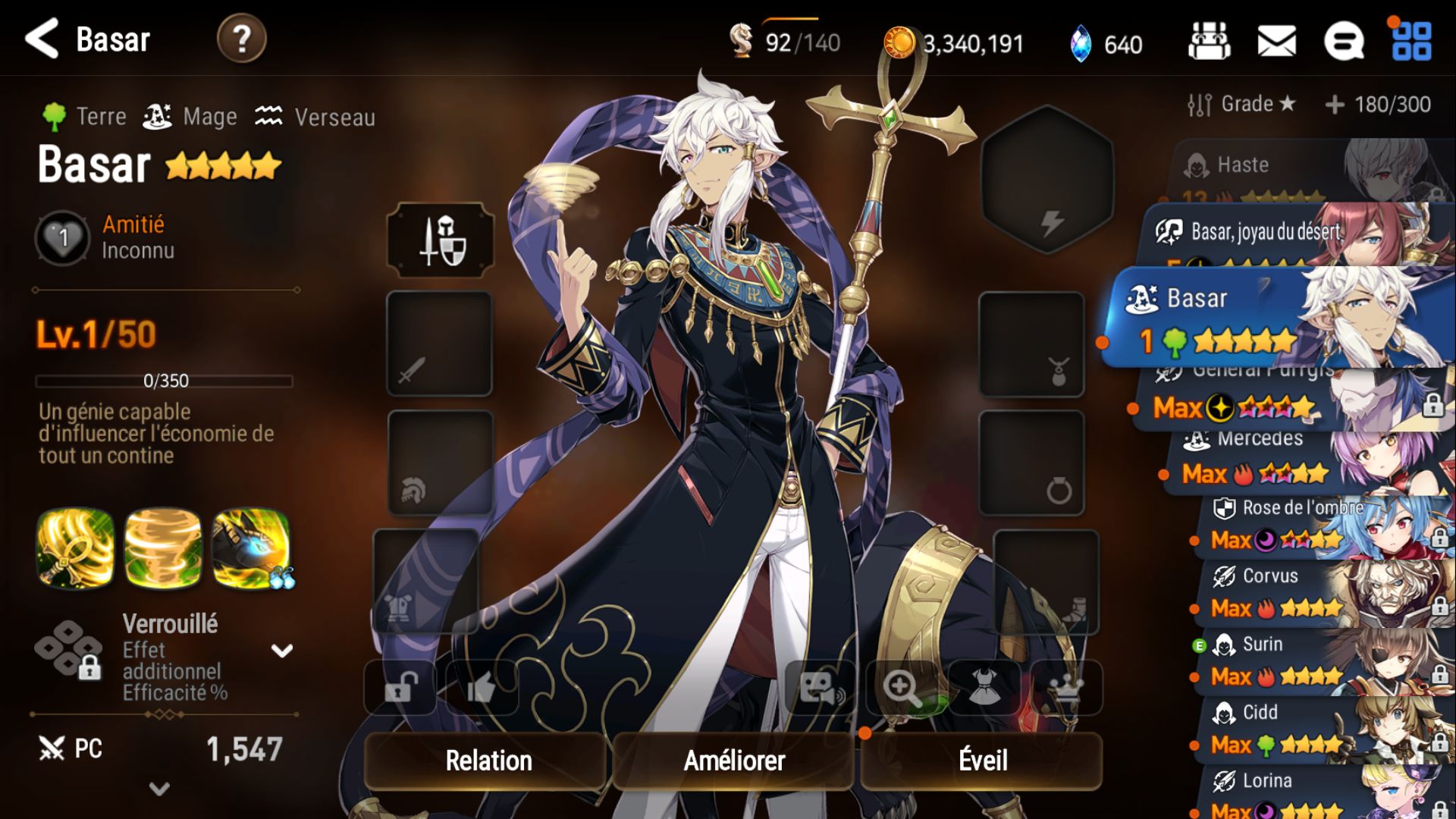Go back using the Basar arrow
Viewport: 1456px width, 819px height.
[42, 39]
